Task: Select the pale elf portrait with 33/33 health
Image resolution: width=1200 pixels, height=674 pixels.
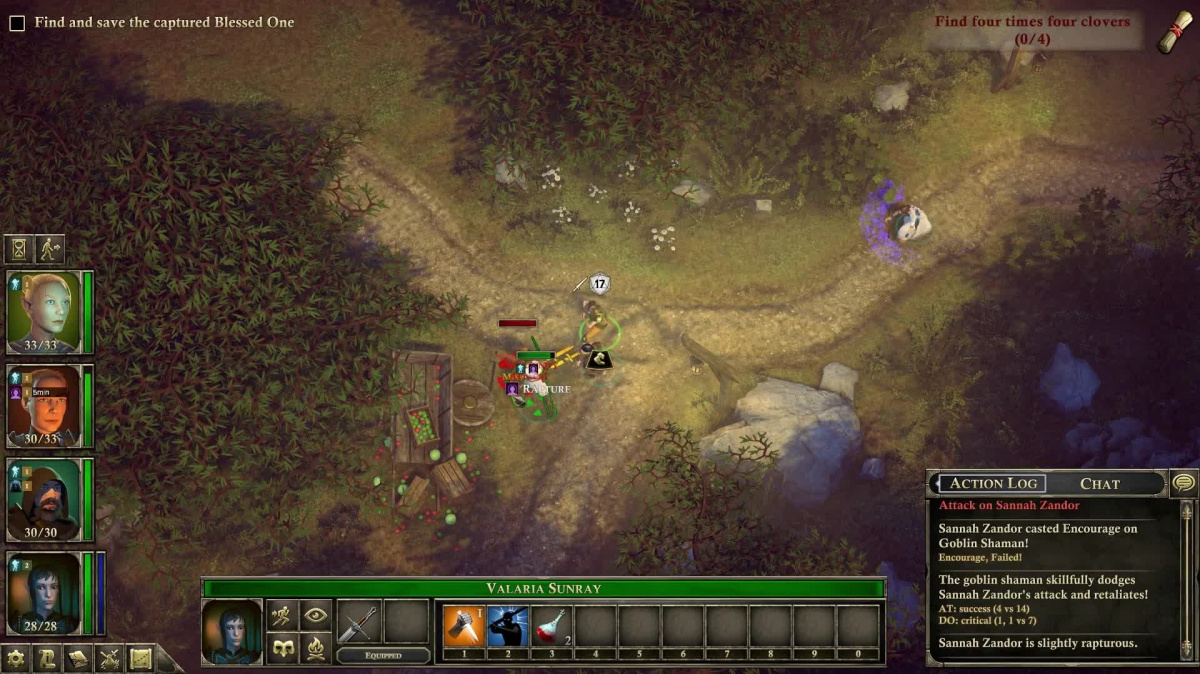Action: pos(44,311)
